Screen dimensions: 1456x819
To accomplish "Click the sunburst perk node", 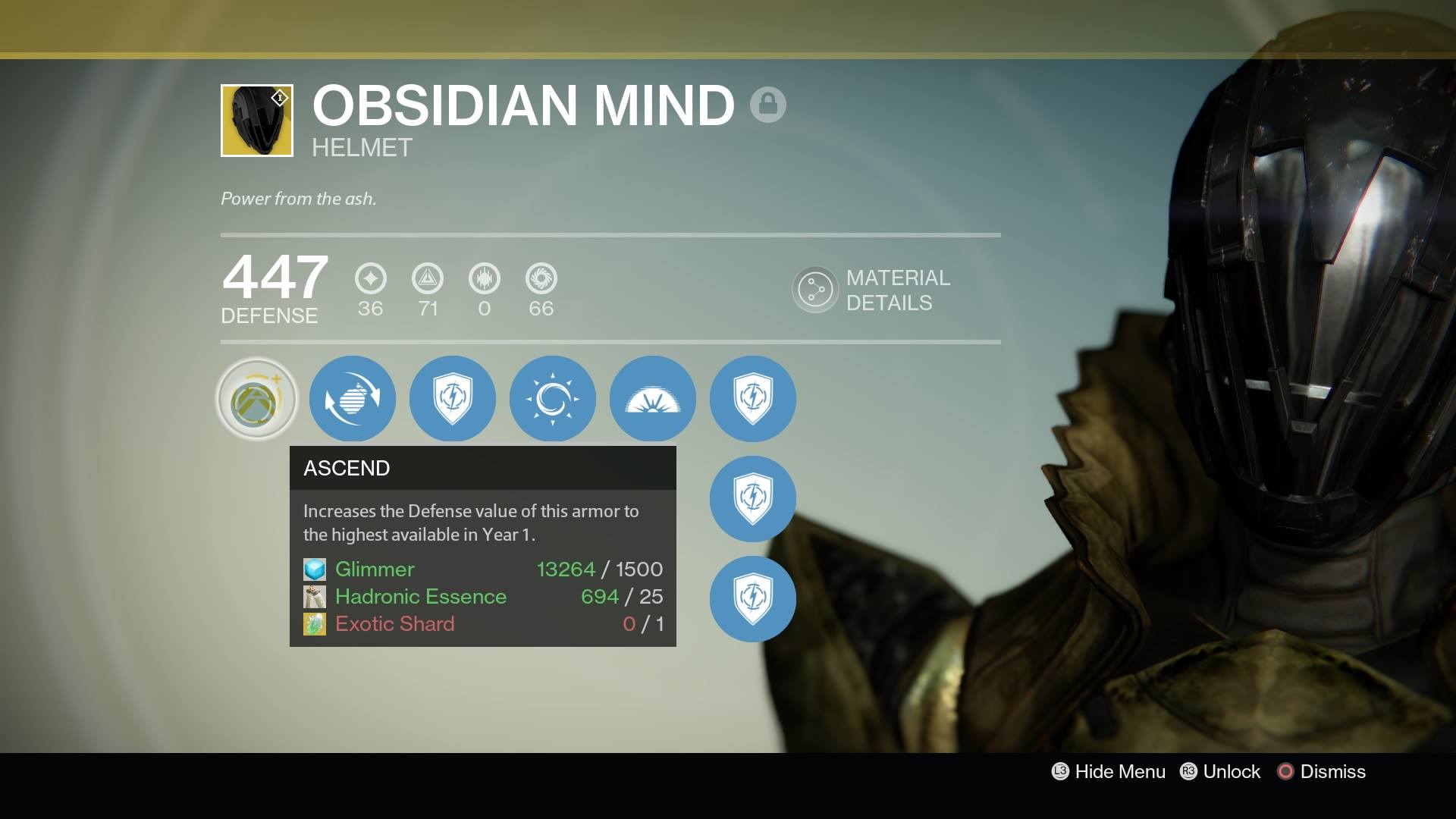I will coord(553,399).
